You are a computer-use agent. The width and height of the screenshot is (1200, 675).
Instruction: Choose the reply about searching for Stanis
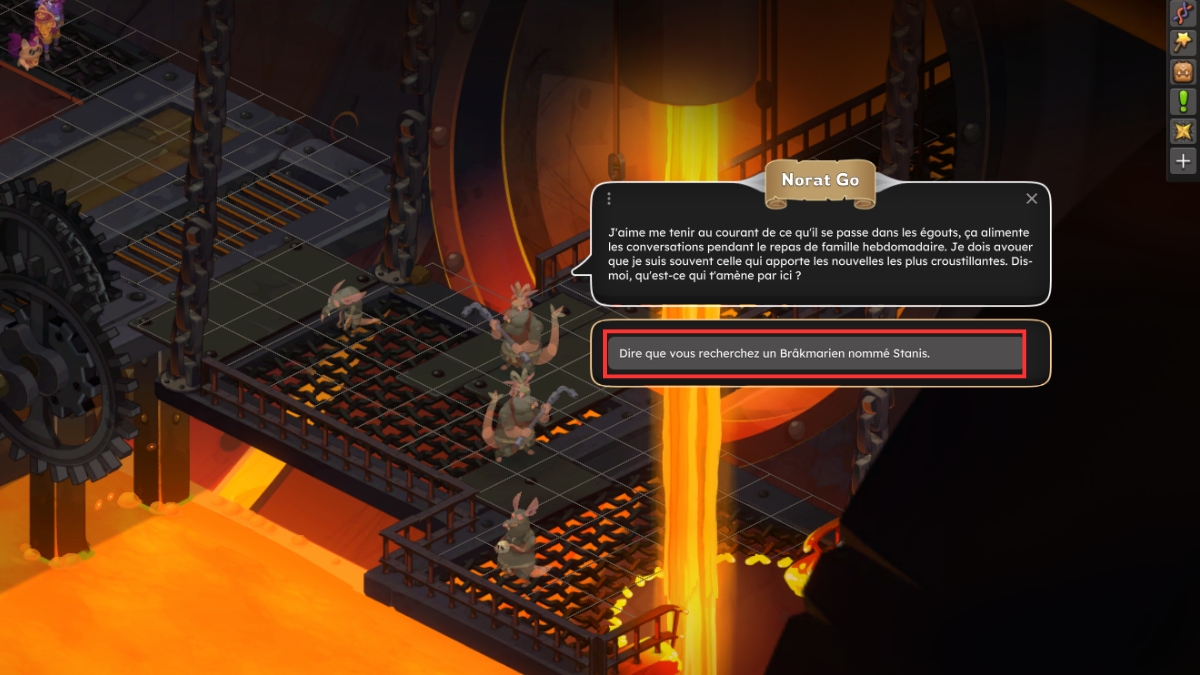click(815, 353)
